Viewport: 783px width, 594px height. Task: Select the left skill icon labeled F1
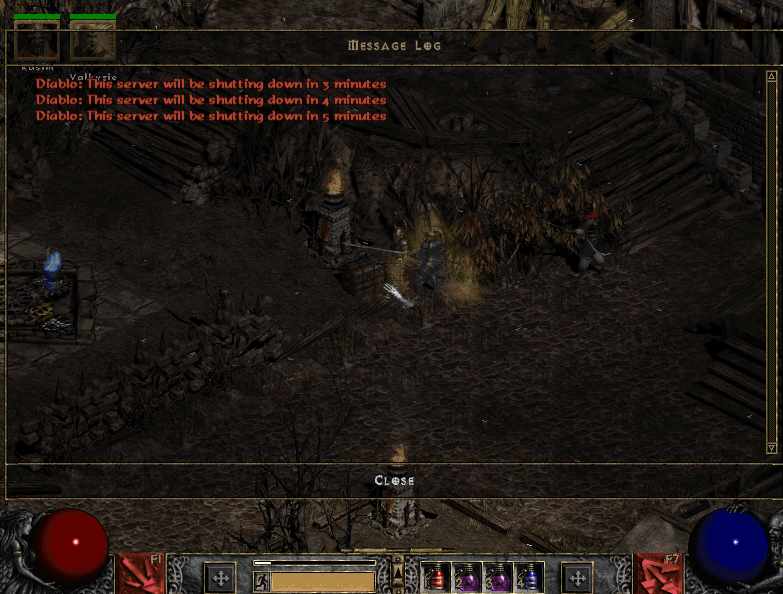[141, 574]
